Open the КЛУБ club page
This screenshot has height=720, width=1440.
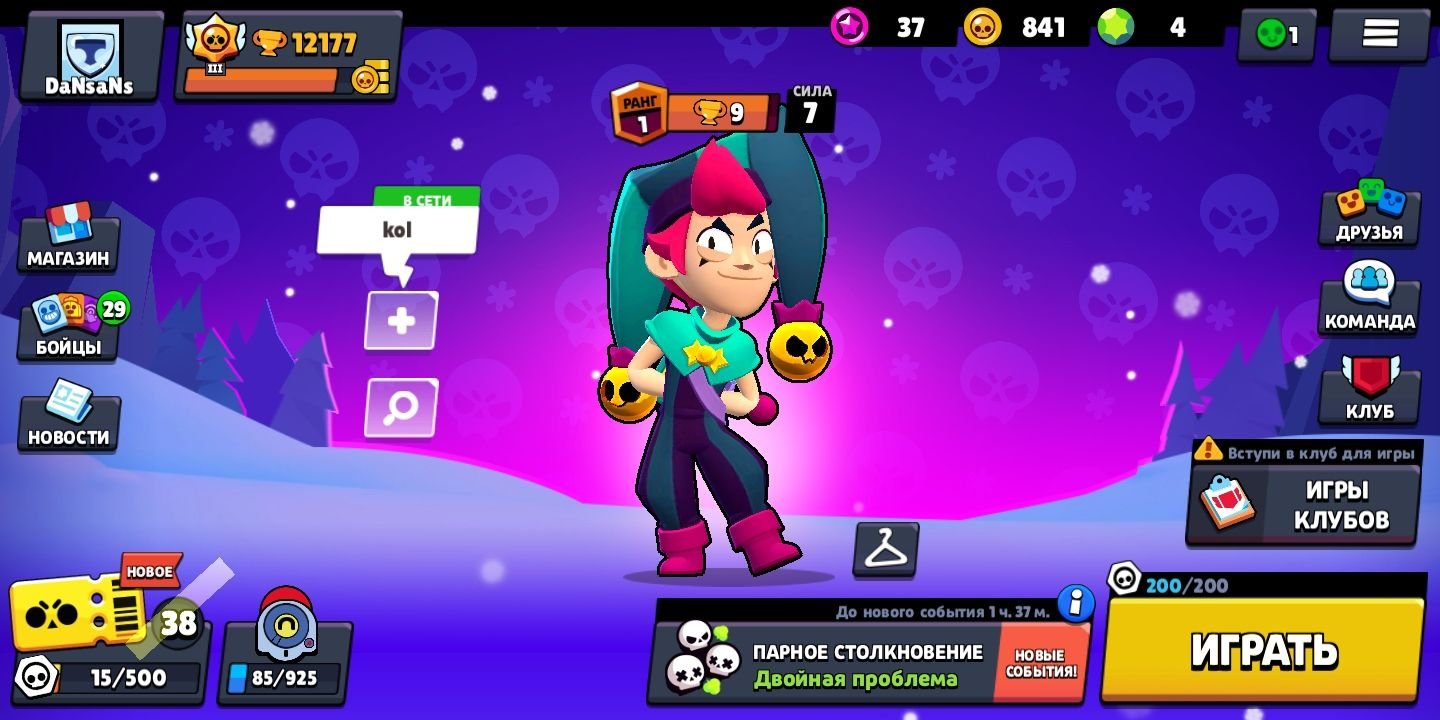tap(1369, 393)
